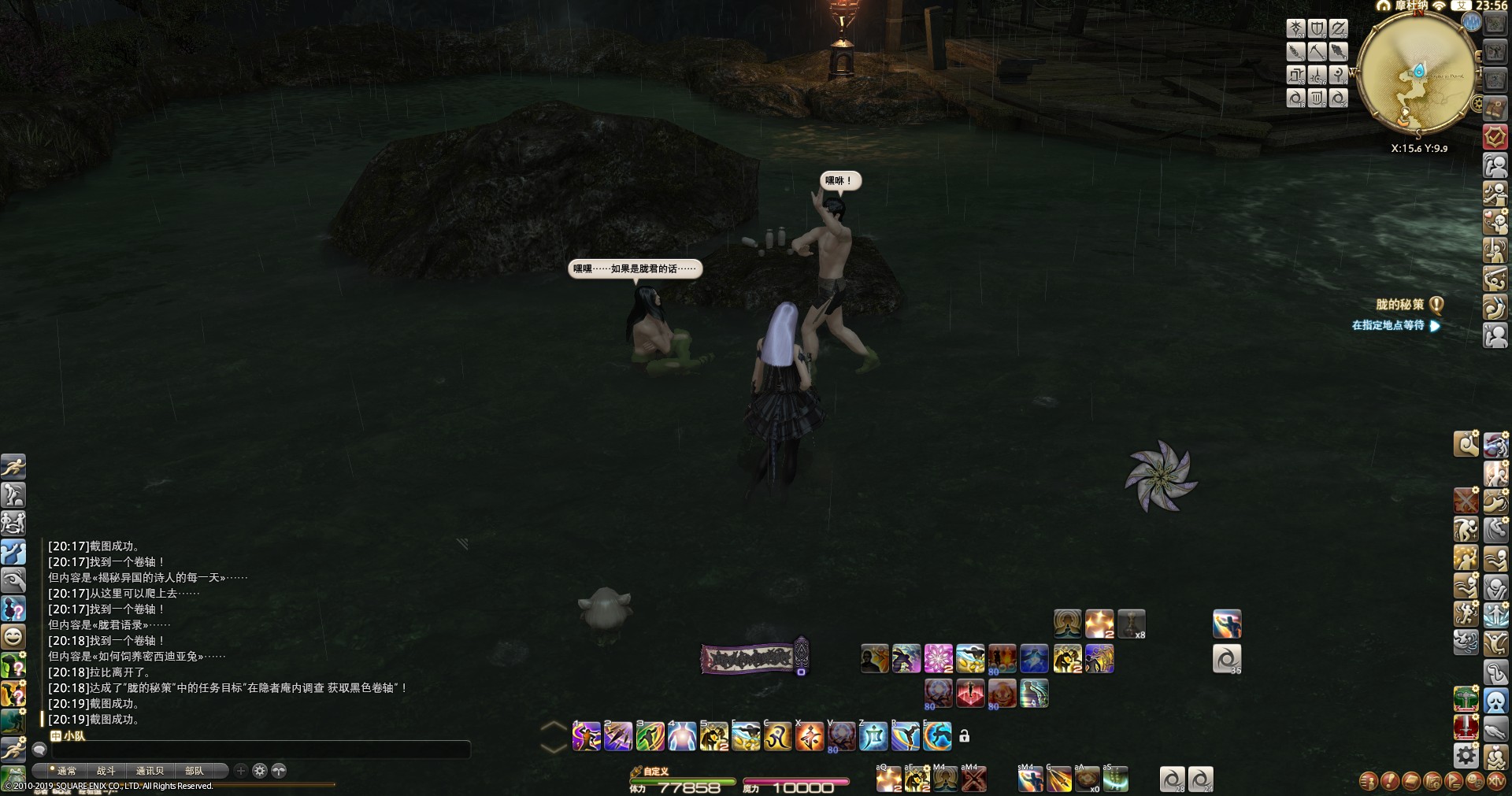Use the potion item with x8 count
The image size is (1512, 796).
[x=1132, y=624]
